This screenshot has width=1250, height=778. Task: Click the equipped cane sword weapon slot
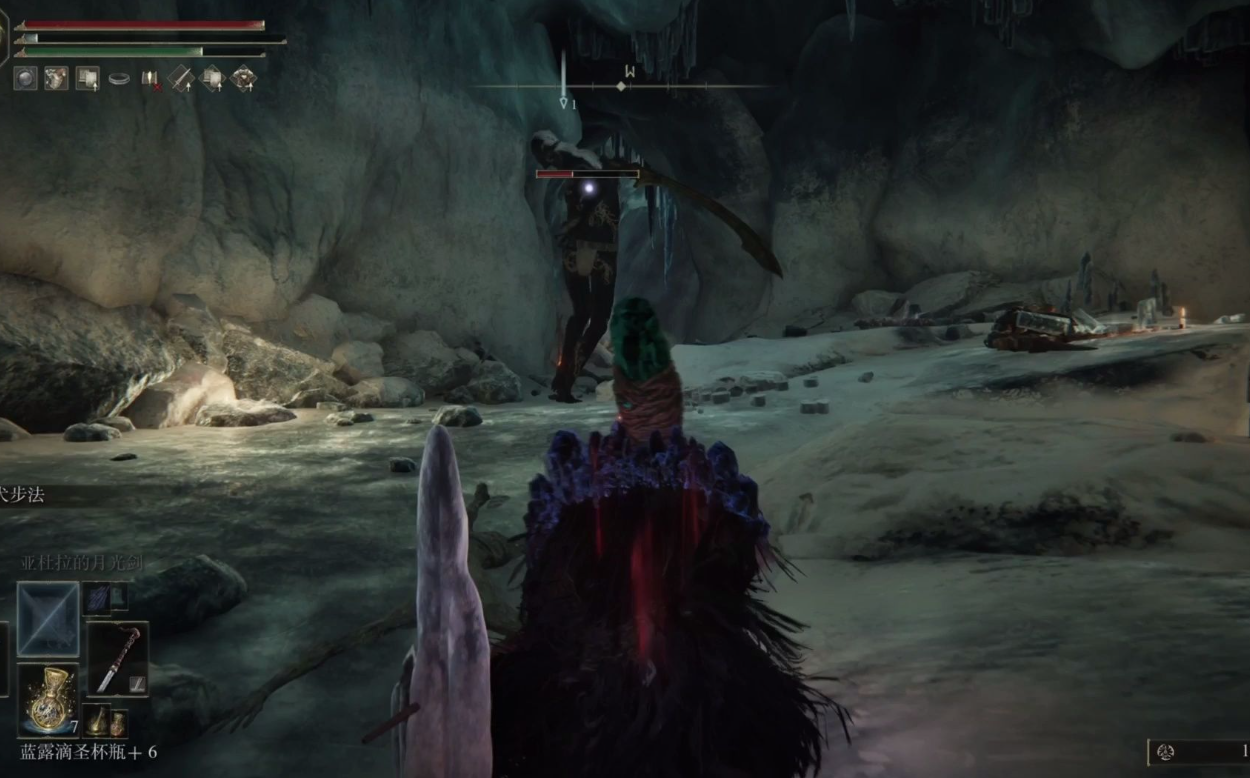tap(118, 659)
